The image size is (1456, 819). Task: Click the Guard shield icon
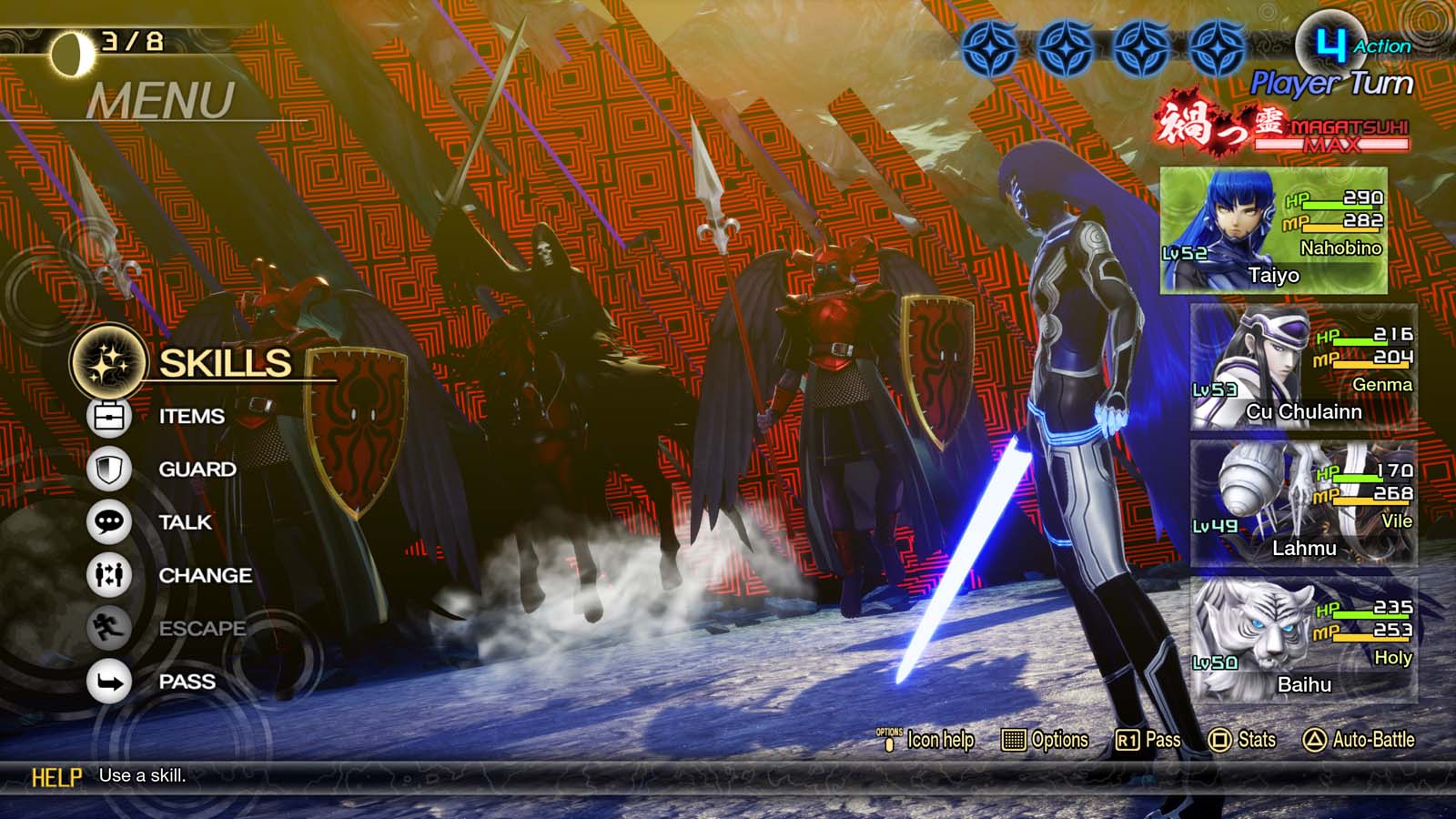(x=109, y=469)
